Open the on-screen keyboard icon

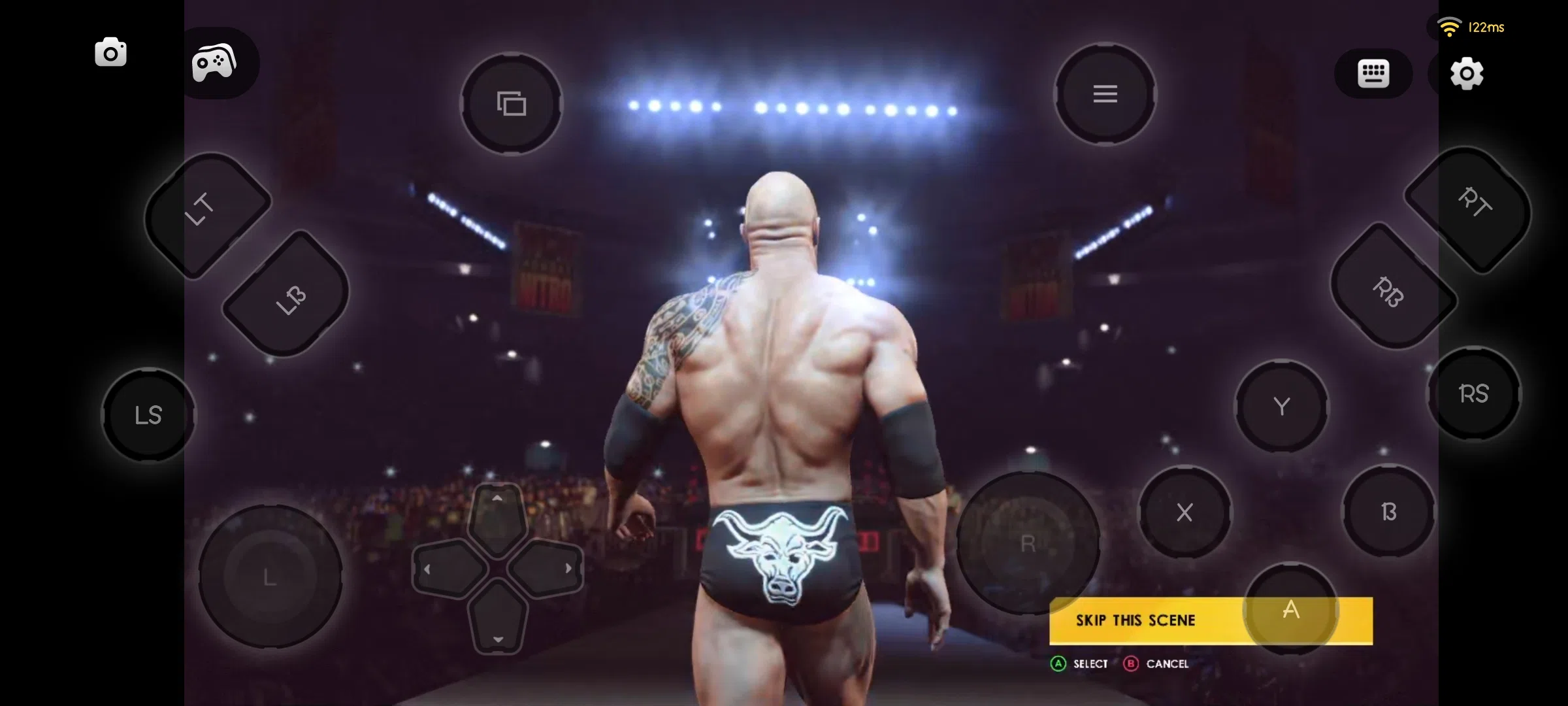tap(1374, 73)
